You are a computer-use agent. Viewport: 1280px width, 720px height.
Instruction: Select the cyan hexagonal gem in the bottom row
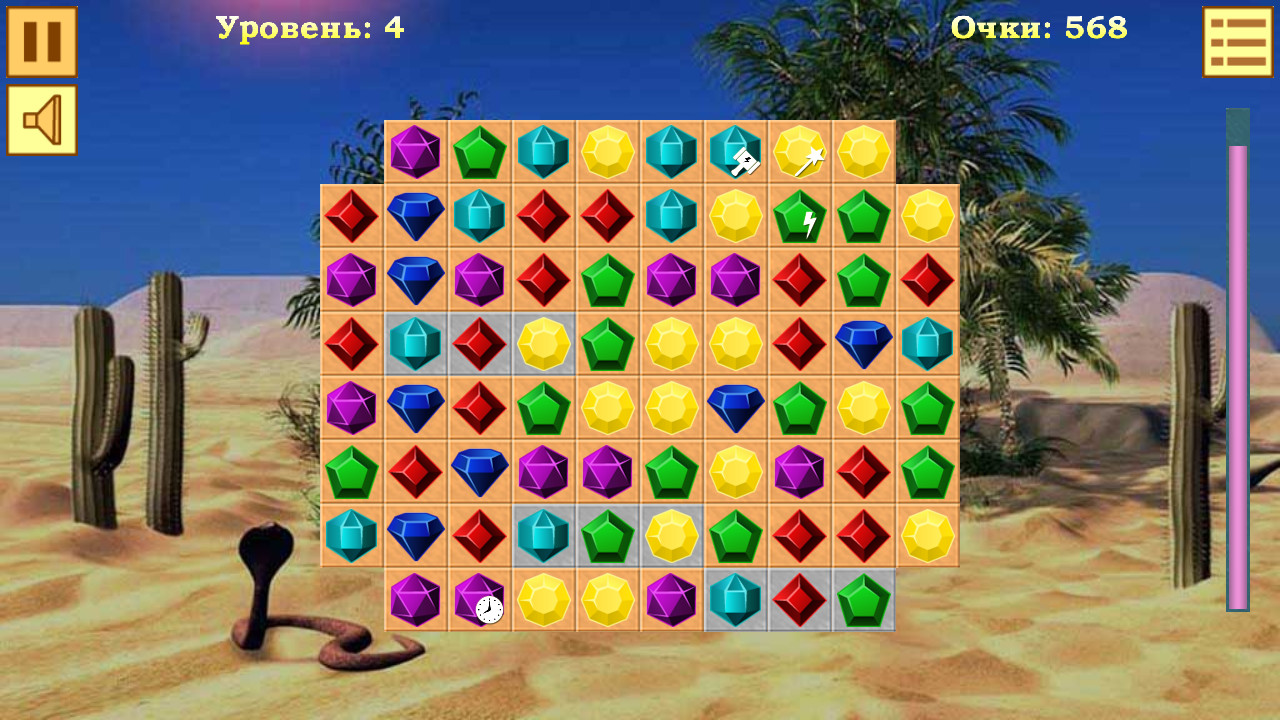click(x=737, y=601)
